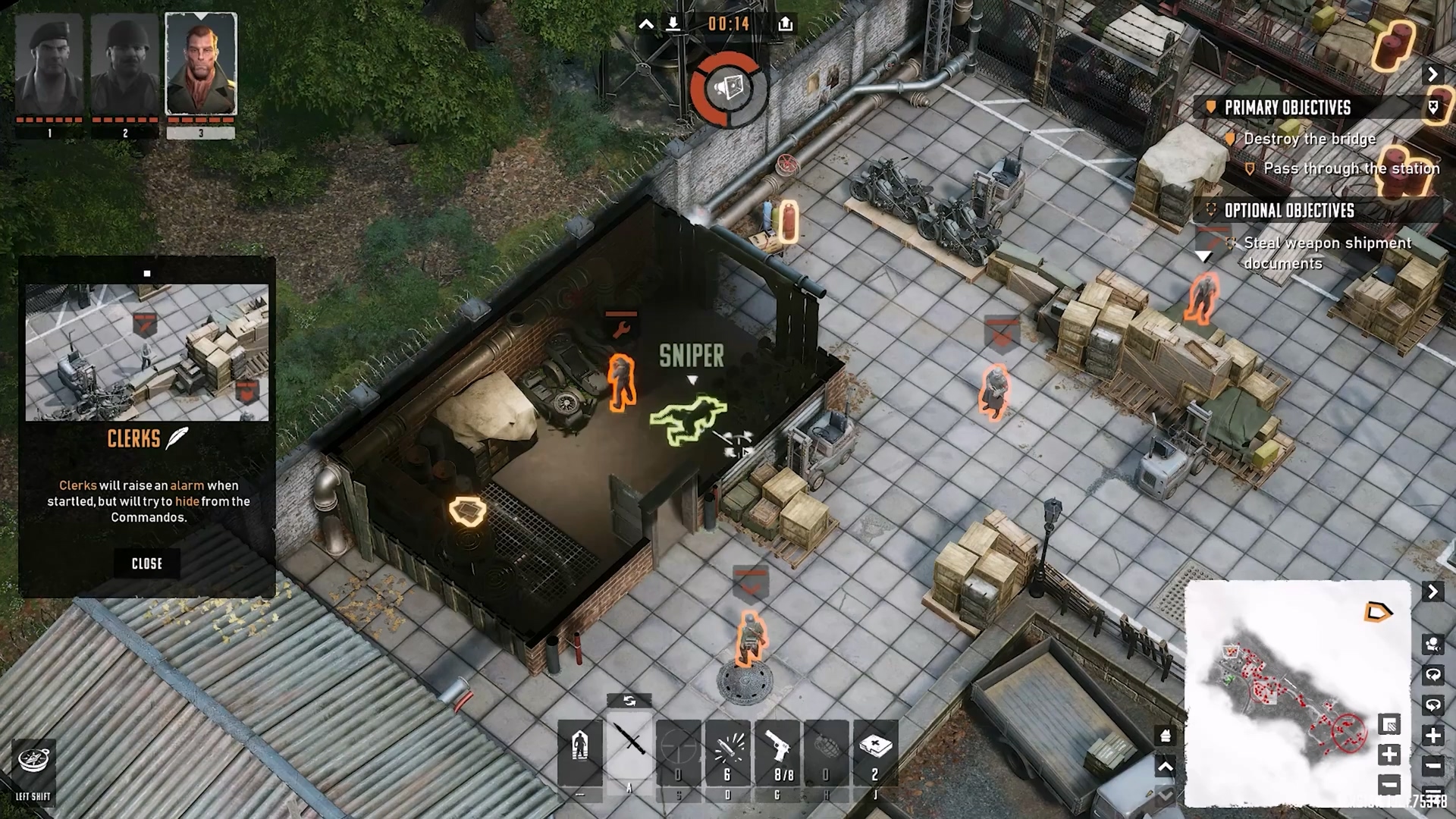Open the compass view icon
The image size is (1456, 819).
point(33,761)
